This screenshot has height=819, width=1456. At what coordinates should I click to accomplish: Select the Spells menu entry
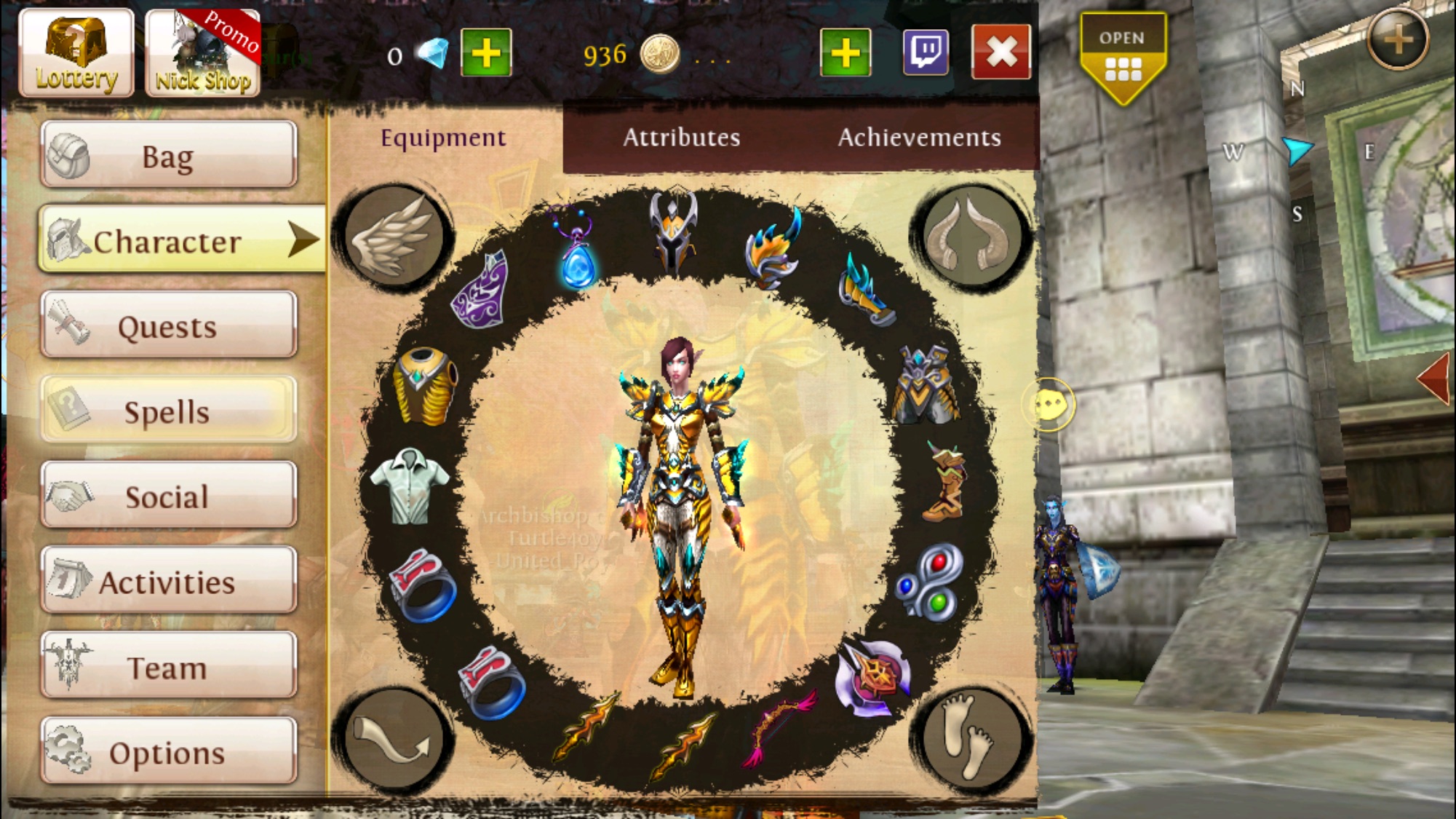(x=169, y=411)
